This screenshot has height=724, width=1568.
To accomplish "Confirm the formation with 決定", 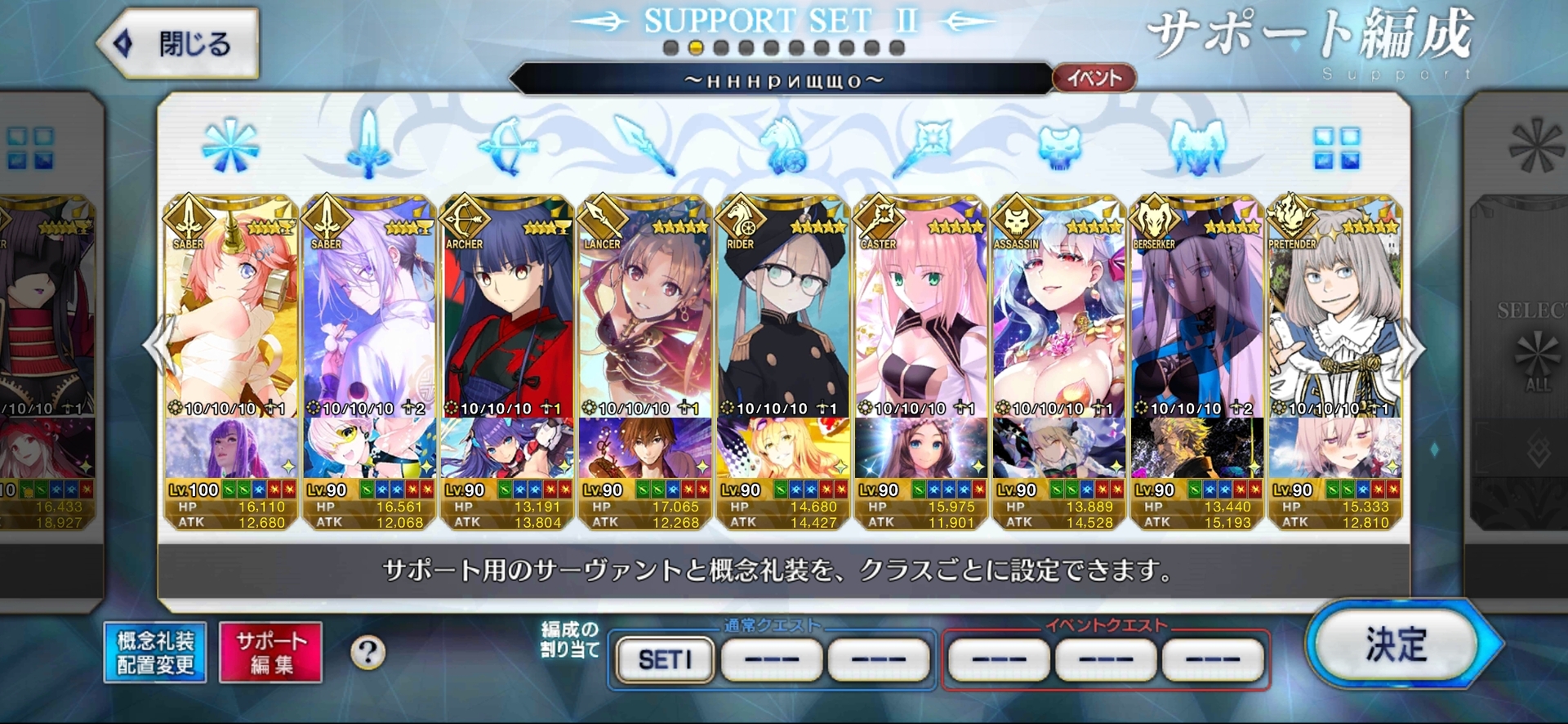I will tap(1398, 646).
